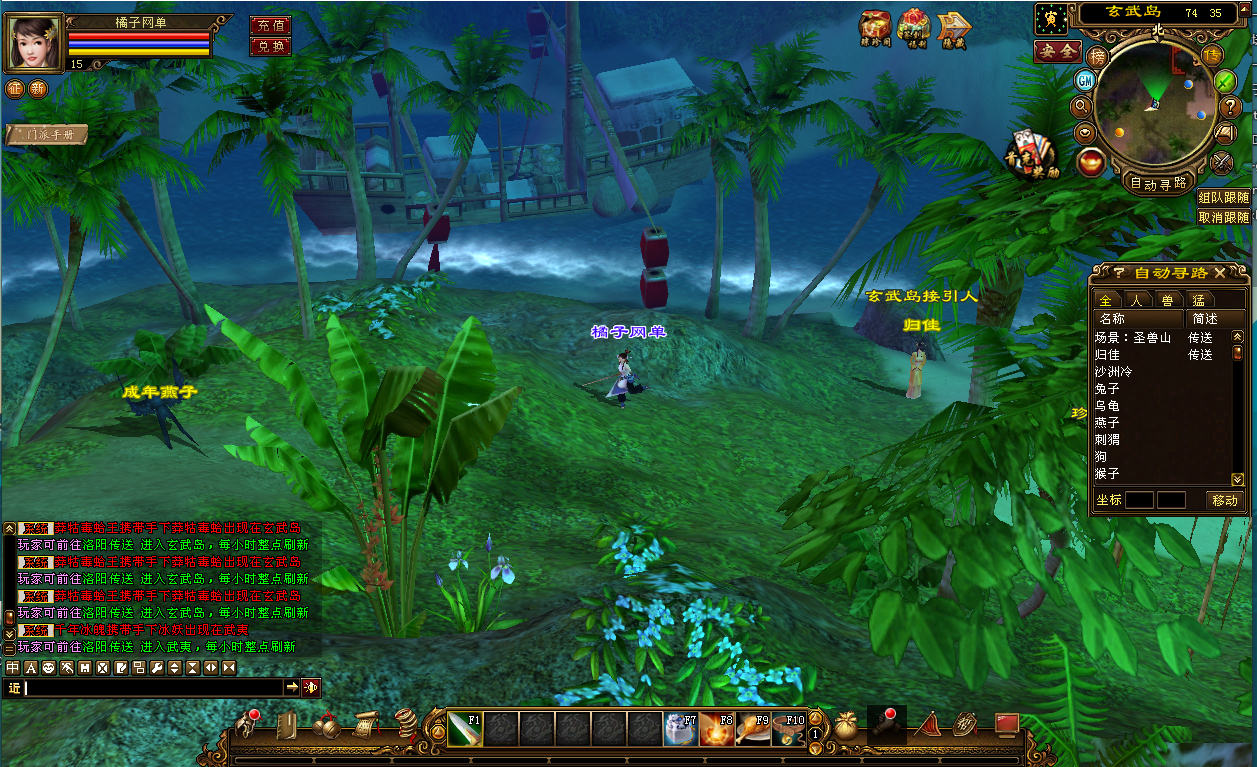Image resolution: width=1257 pixels, height=767 pixels.
Task: Open the 榜 ranking icon by the minimap
Action: [1098, 57]
